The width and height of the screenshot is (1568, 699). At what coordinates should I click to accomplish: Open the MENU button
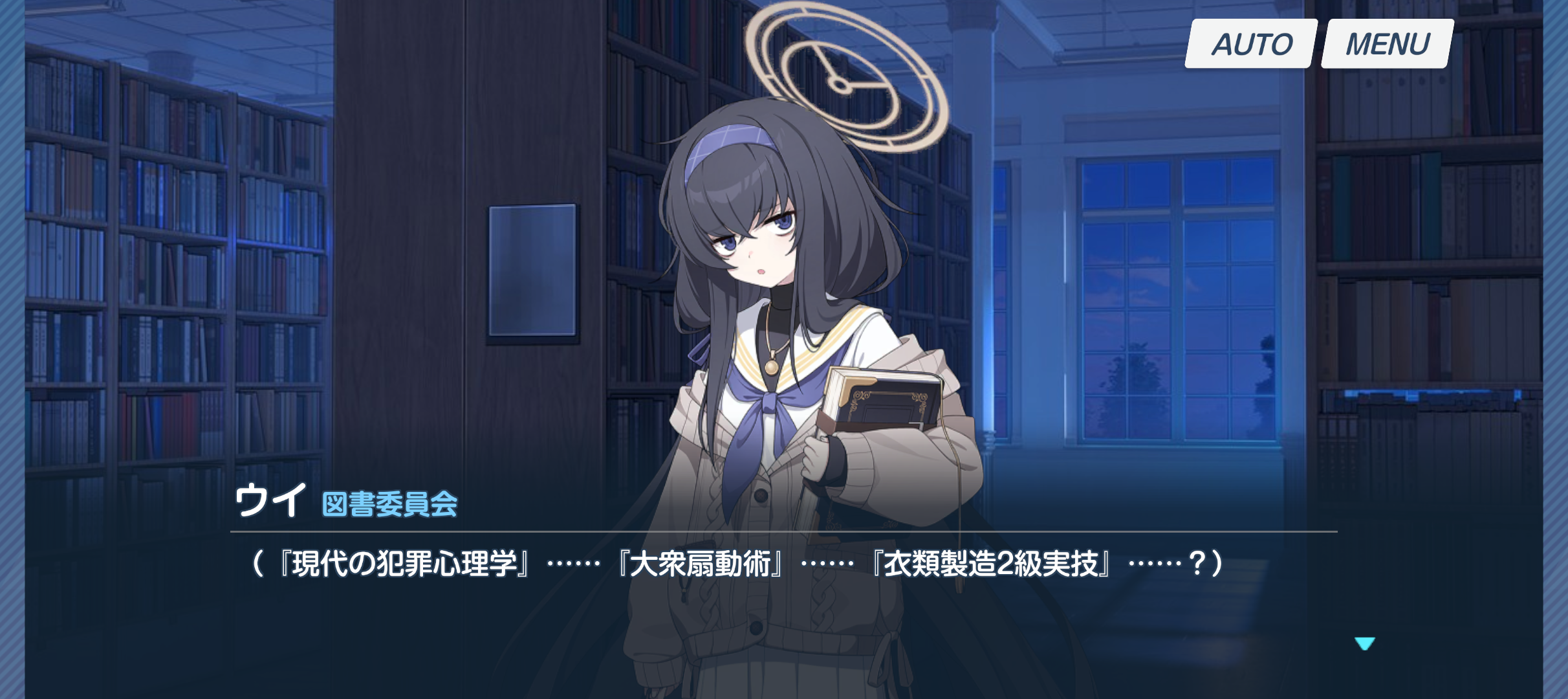(1387, 44)
